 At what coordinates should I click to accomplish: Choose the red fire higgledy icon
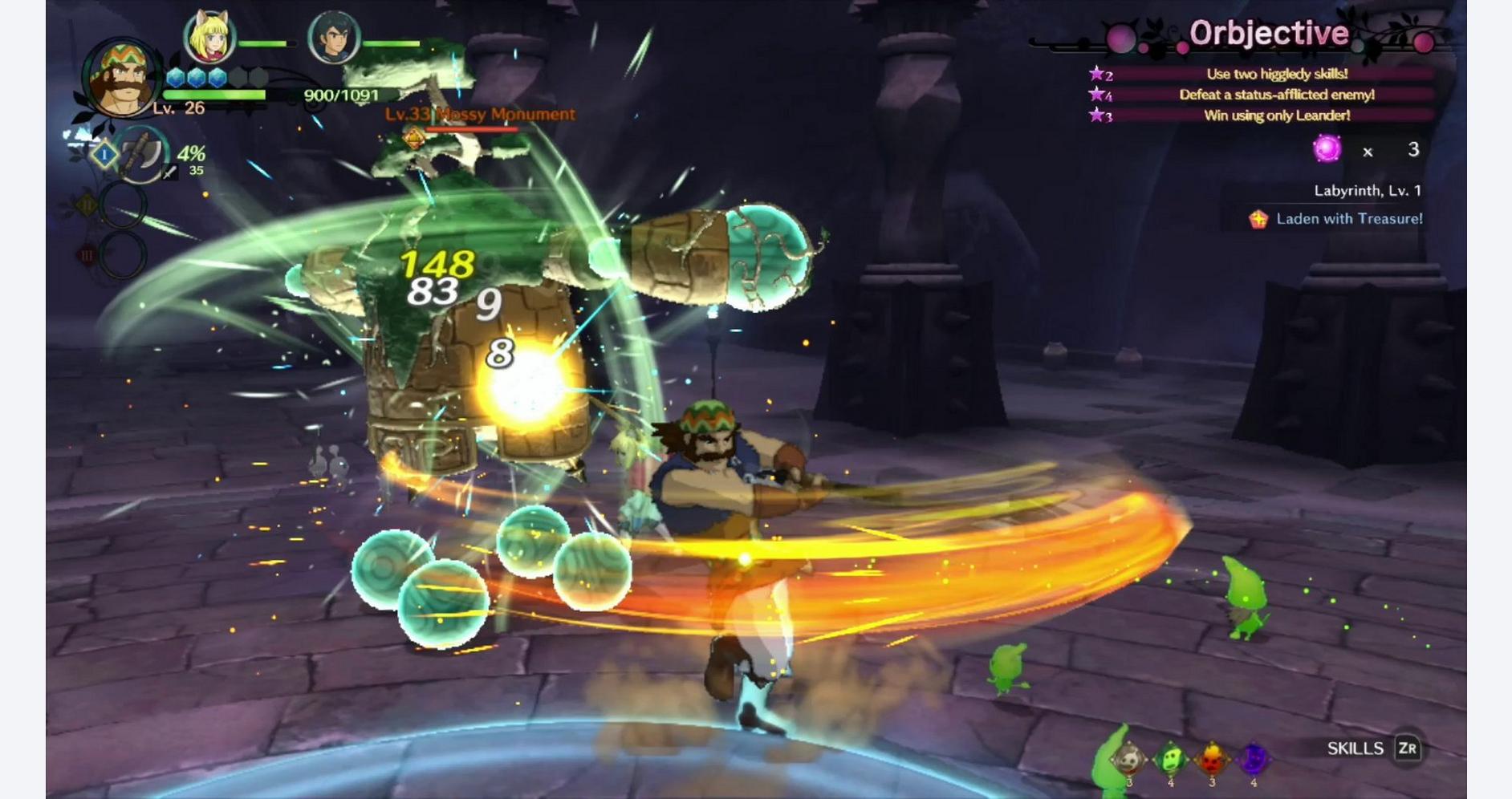point(1212,759)
